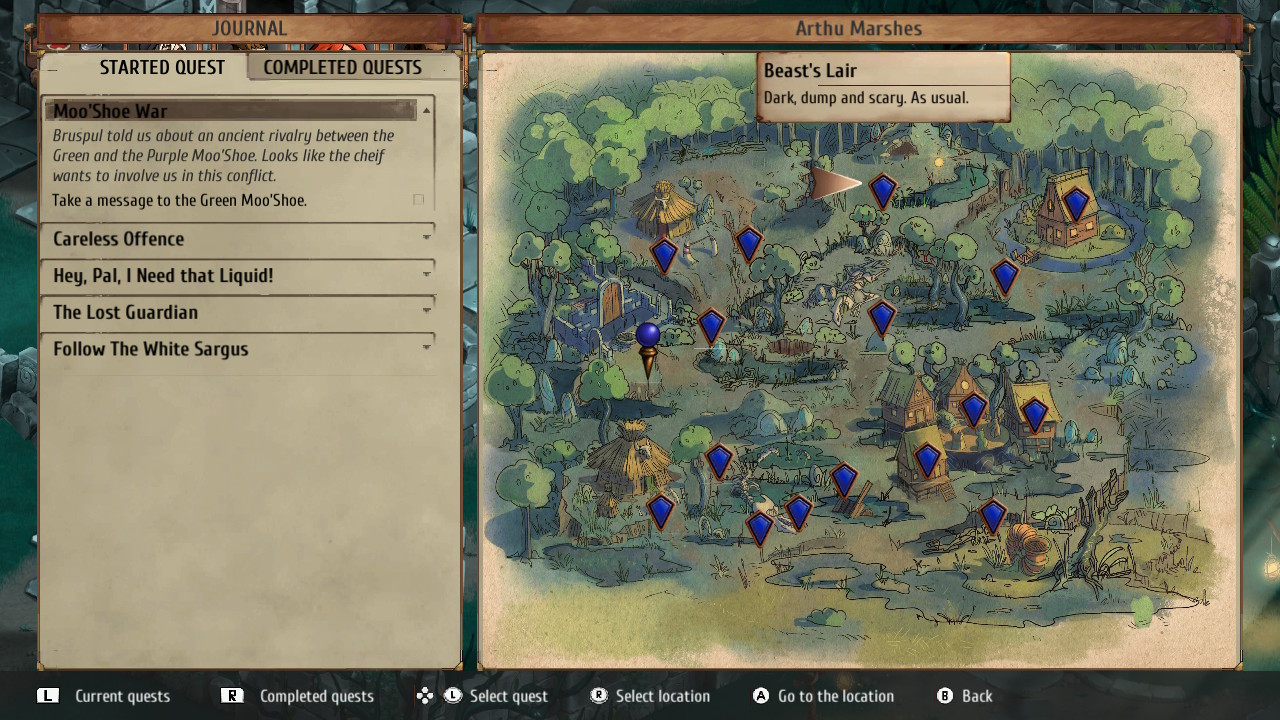Viewport: 1280px width, 720px height.
Task: Show Follow The White Sargus quest details
Action: 238,349
